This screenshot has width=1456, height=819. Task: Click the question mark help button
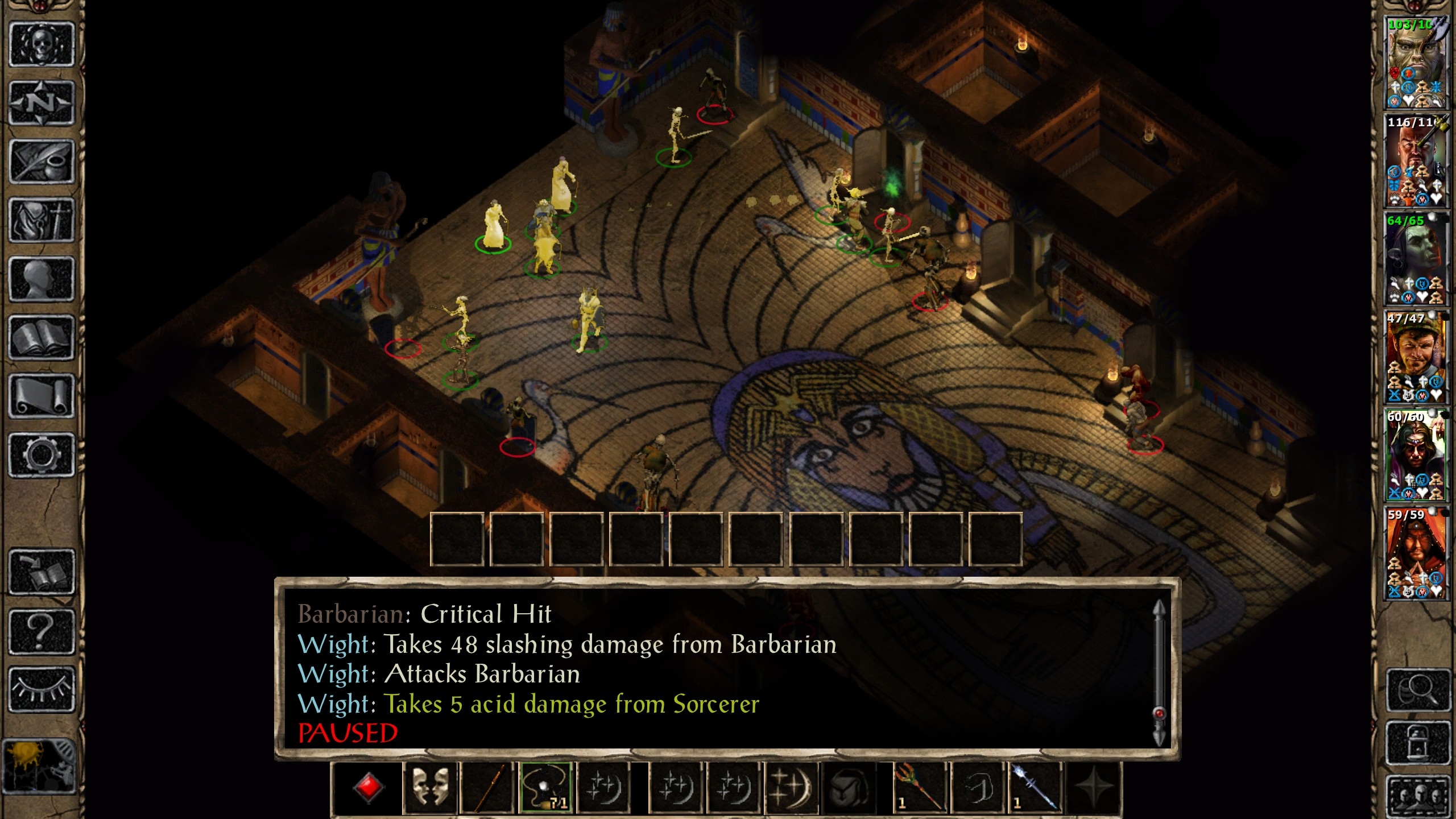(42, 630)
